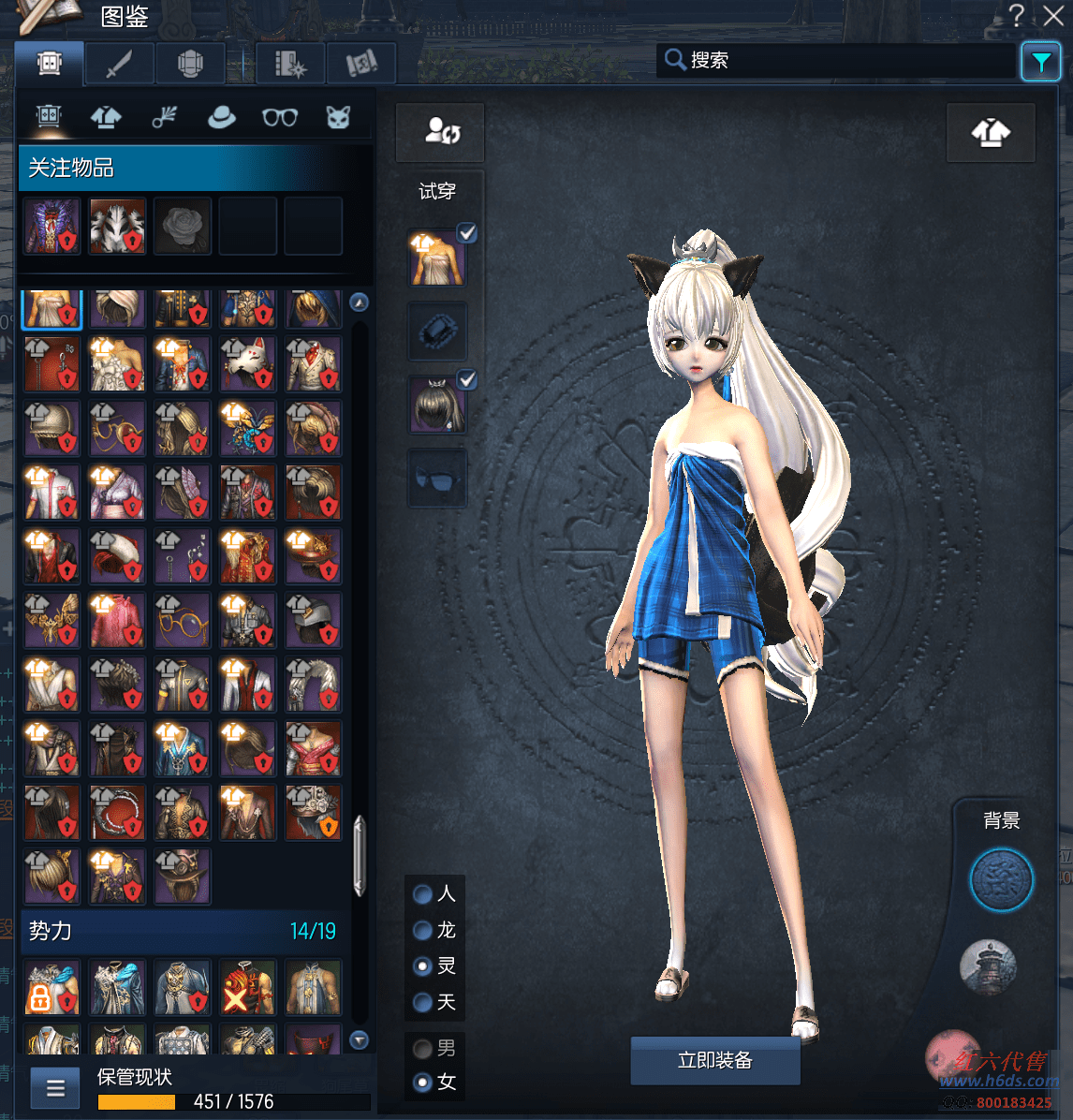Choose the 天 race option

click(x=423, y=1003)
